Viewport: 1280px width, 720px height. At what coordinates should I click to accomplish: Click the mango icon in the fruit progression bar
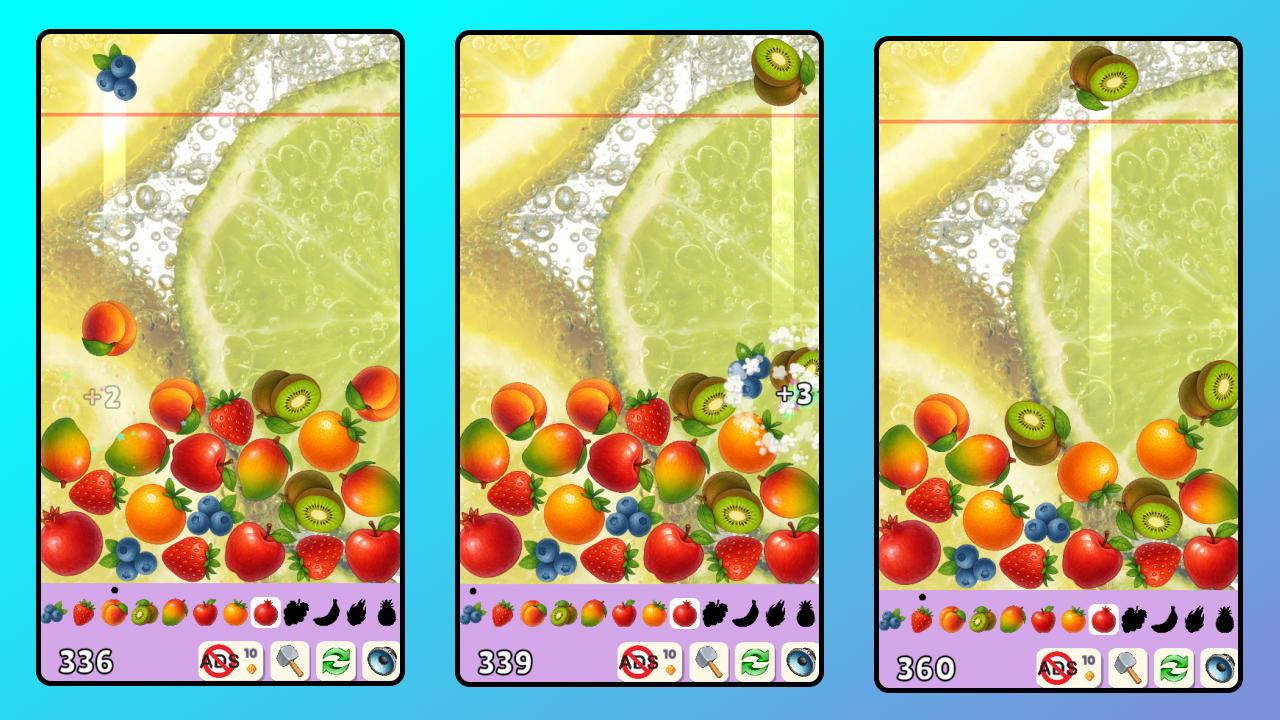point(175,612)
